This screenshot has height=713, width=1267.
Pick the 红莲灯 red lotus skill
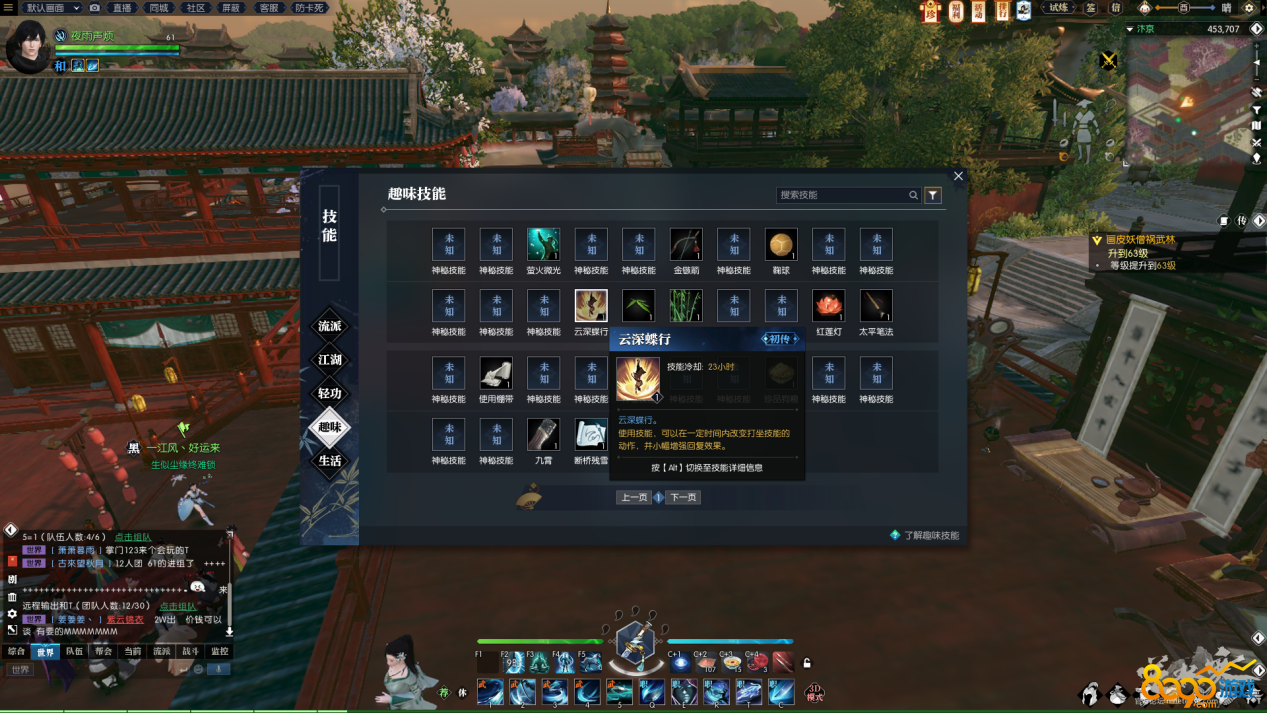[828, 305]
